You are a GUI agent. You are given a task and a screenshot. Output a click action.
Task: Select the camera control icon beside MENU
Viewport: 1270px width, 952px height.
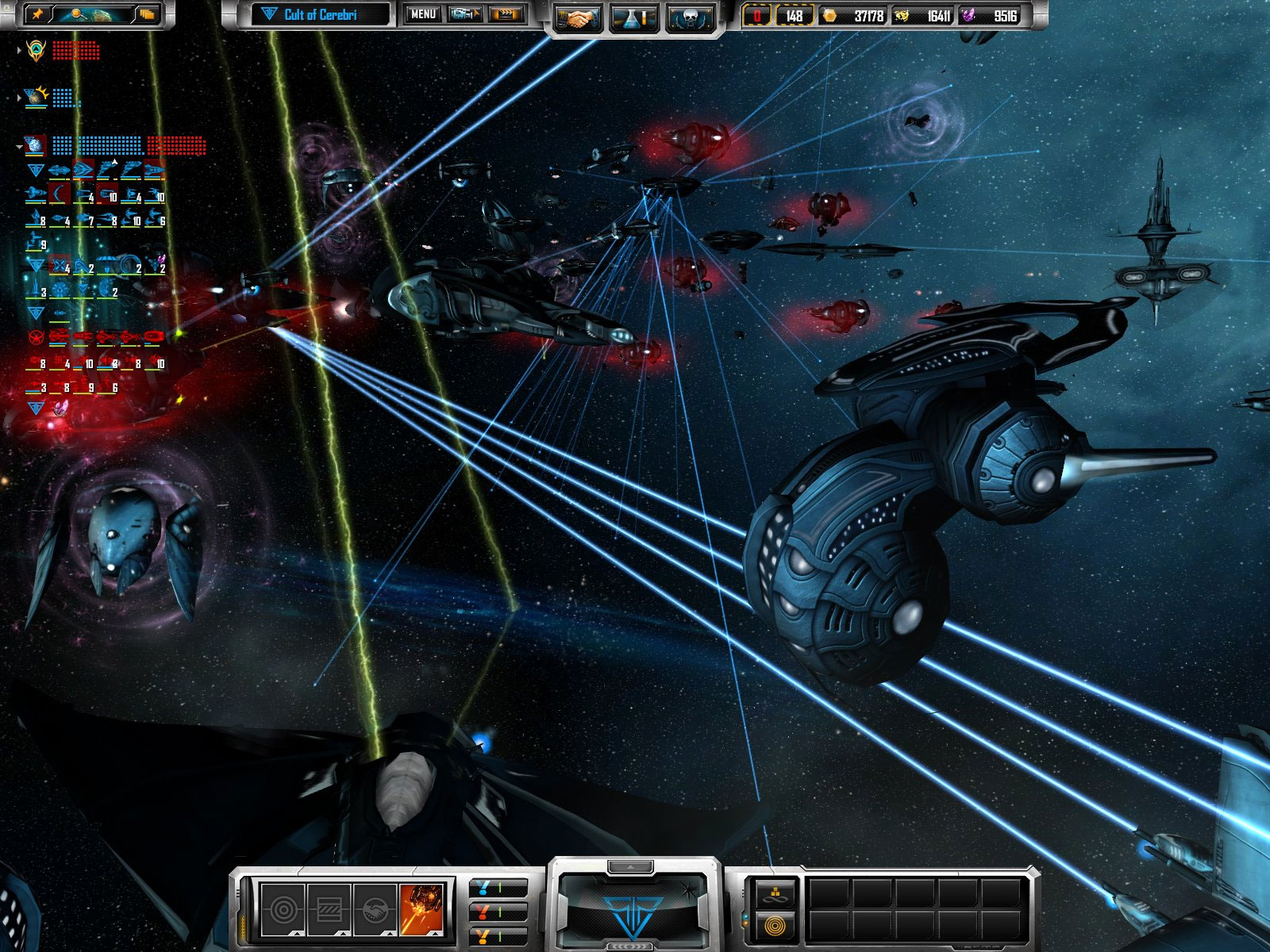pyautogui.click(x=464, y=13)
